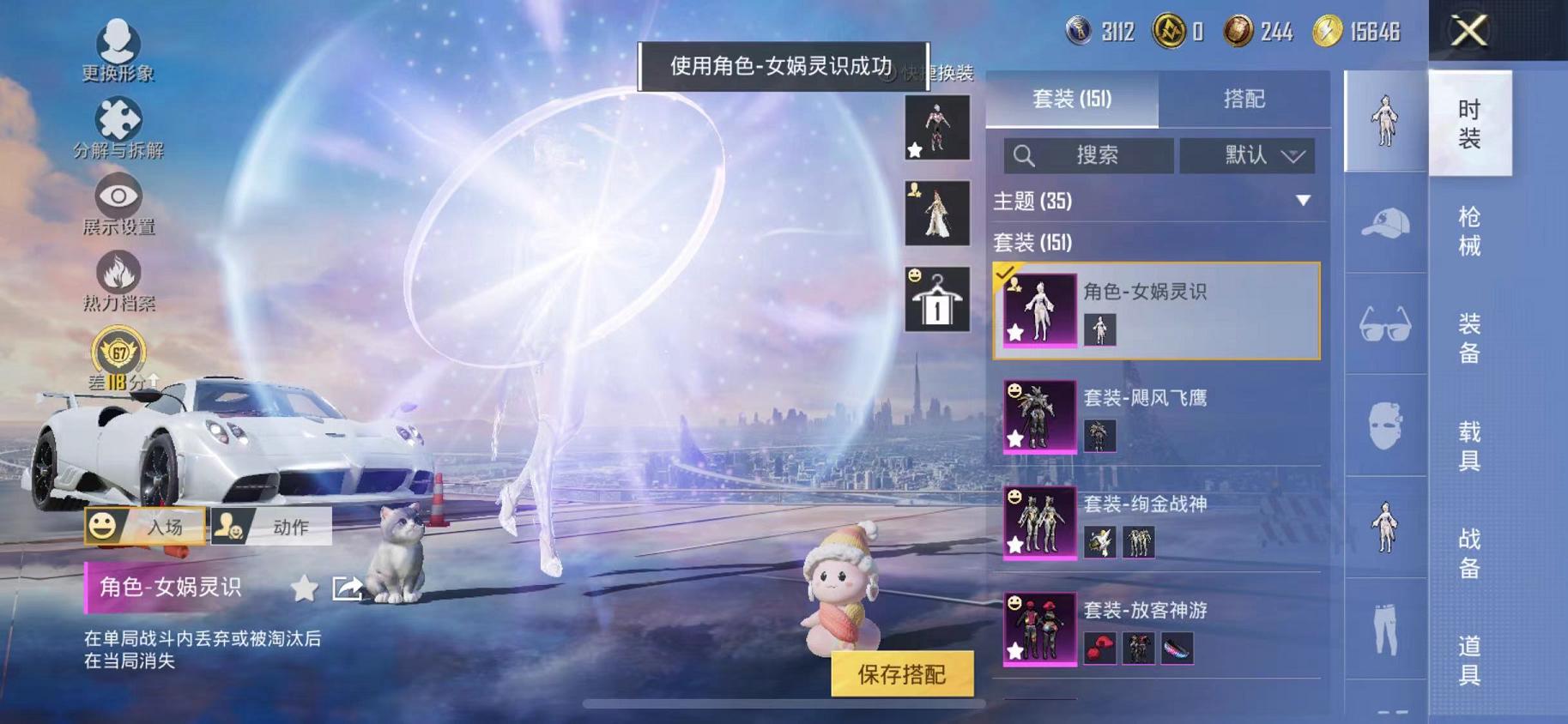The height and width of the screenshot is (724, 1568).
Task: Select the glasses category icon
Action: tap(1383, 324)
